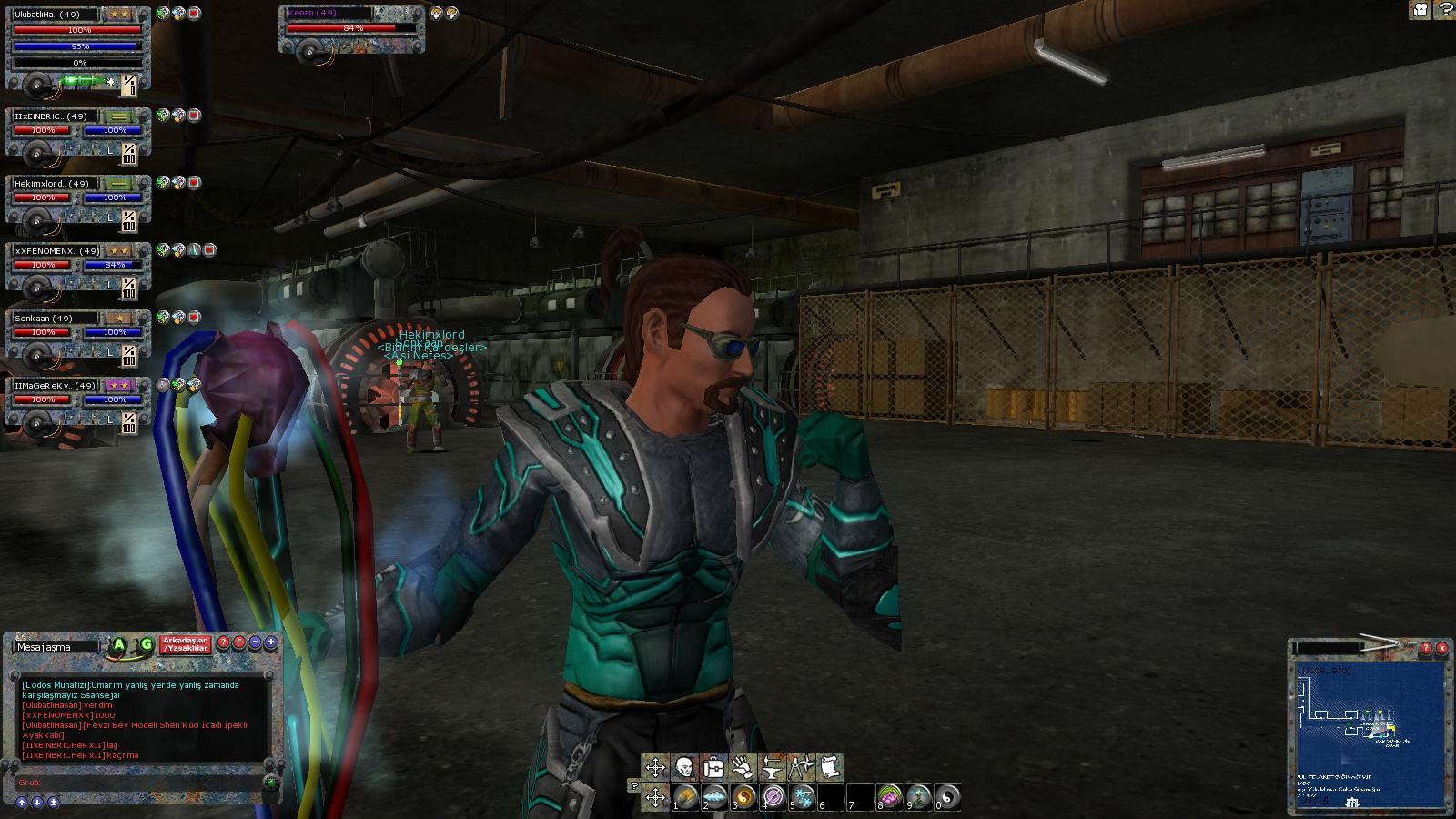Use the golden yin-yang skill in slot 3
The image size is (1456, 819).
[x=743, y=798]
